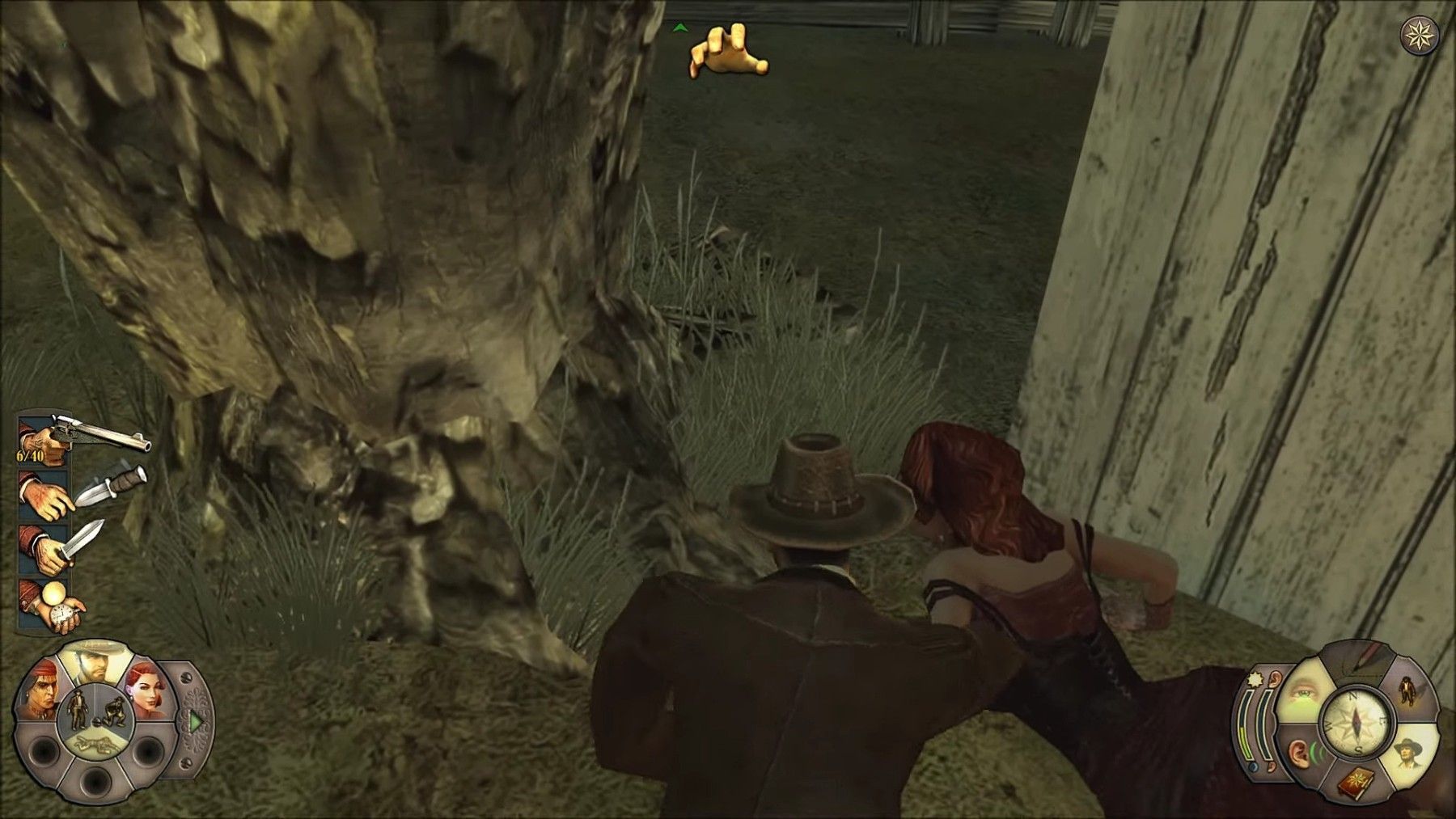The width and height of the screenshot is (1456, 819).
Task: Click the pencil notes segment
Action: click(1359, 659)
